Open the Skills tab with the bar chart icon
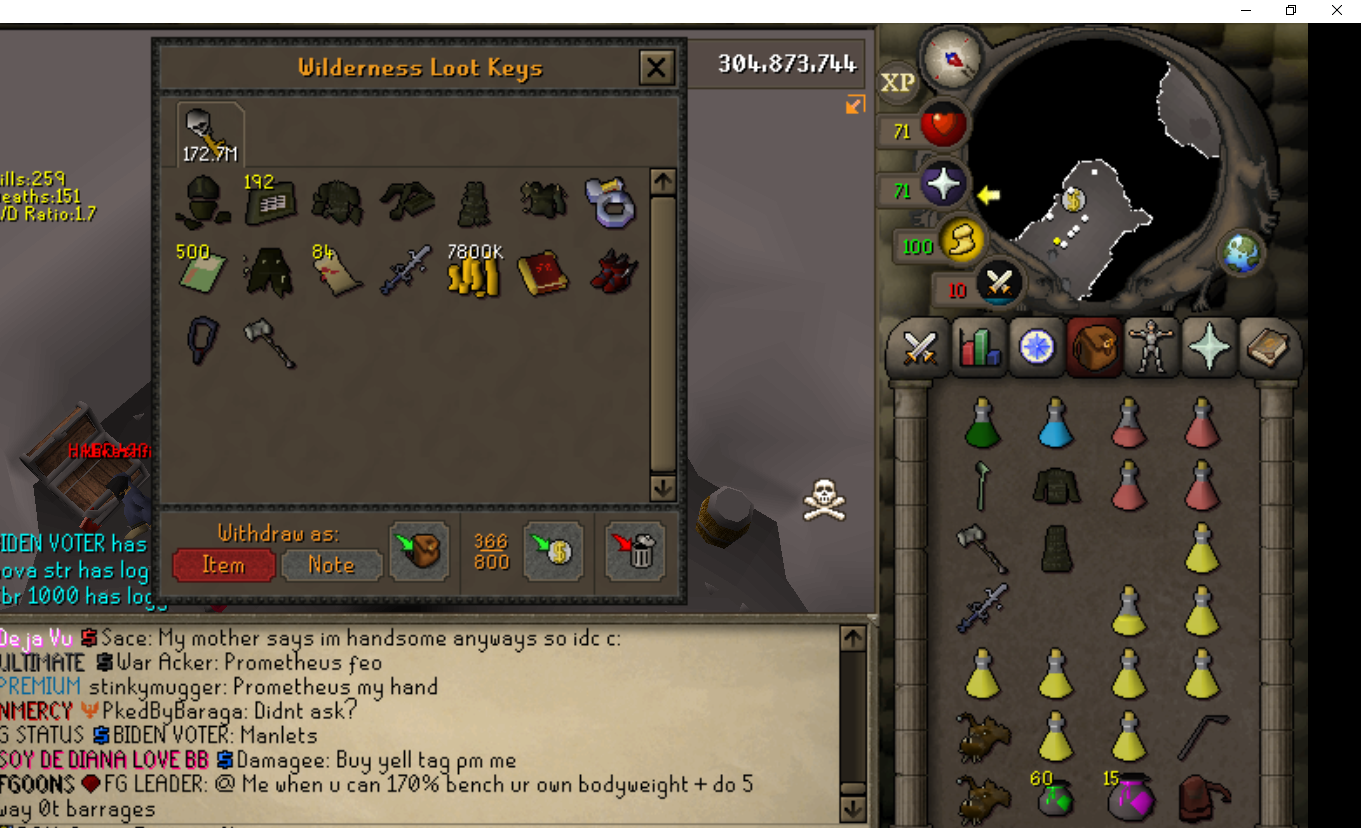The width and height of the screenshot is (1361, 828). (977, 347)
